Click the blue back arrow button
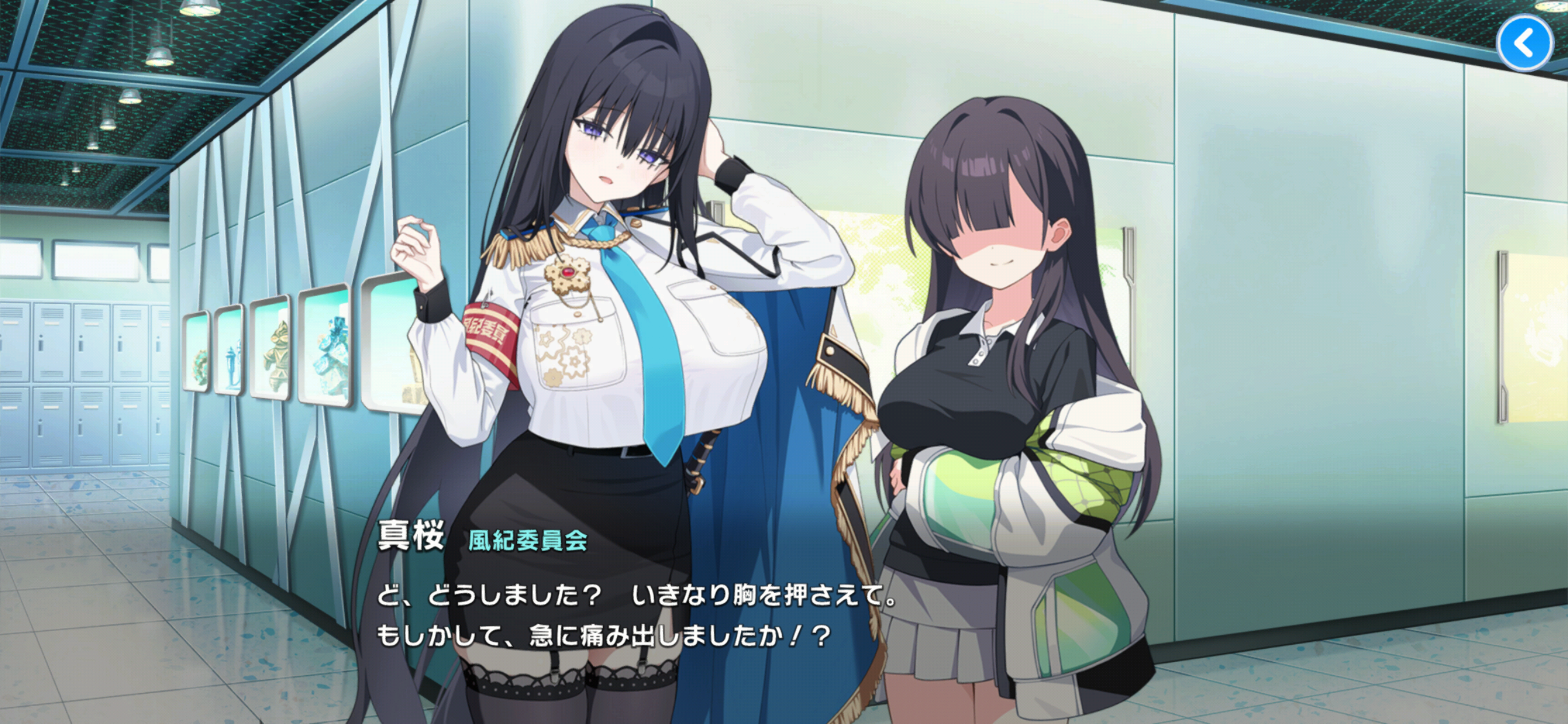The width and height of the screenshot is (1568, 724). (1524, 43)
